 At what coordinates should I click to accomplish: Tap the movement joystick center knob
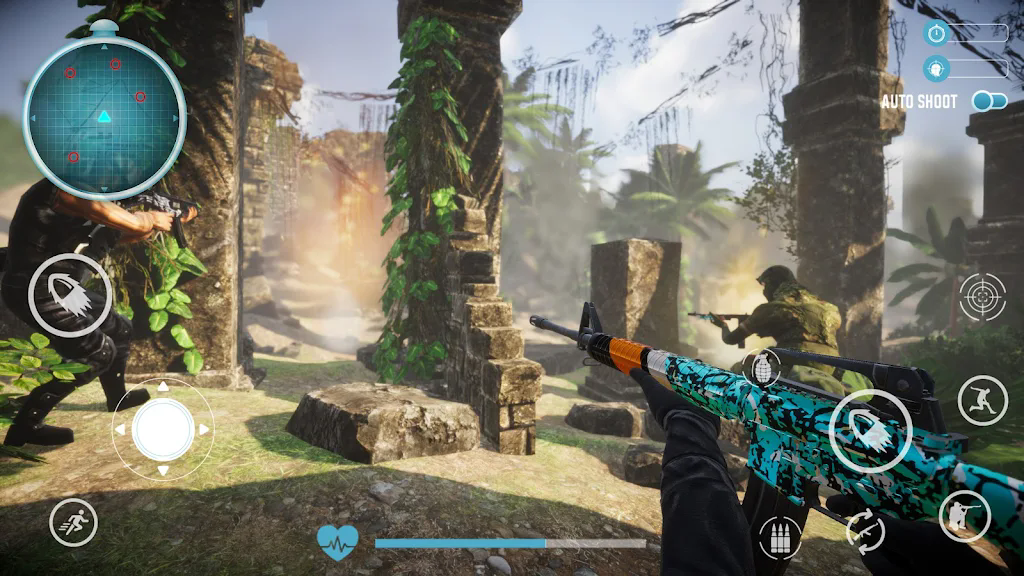coord(162,429)
